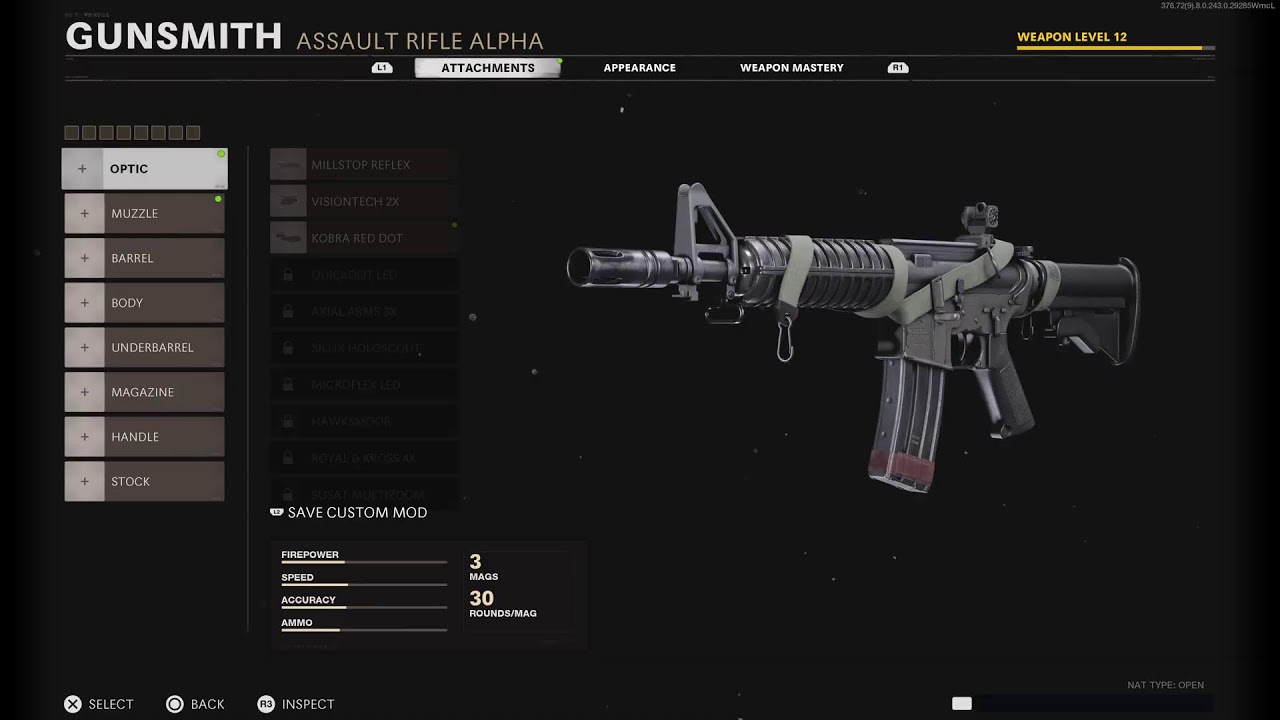1280x720 pixels.
Task: Equip the Millstop Reflex optic
Action: (364, 165)
